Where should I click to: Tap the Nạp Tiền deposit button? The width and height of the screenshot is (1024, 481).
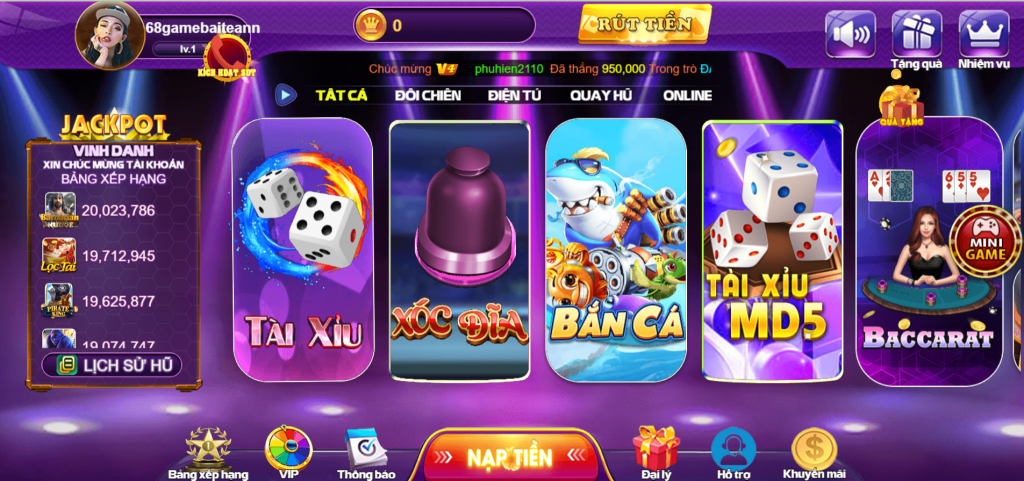(510, 457)
